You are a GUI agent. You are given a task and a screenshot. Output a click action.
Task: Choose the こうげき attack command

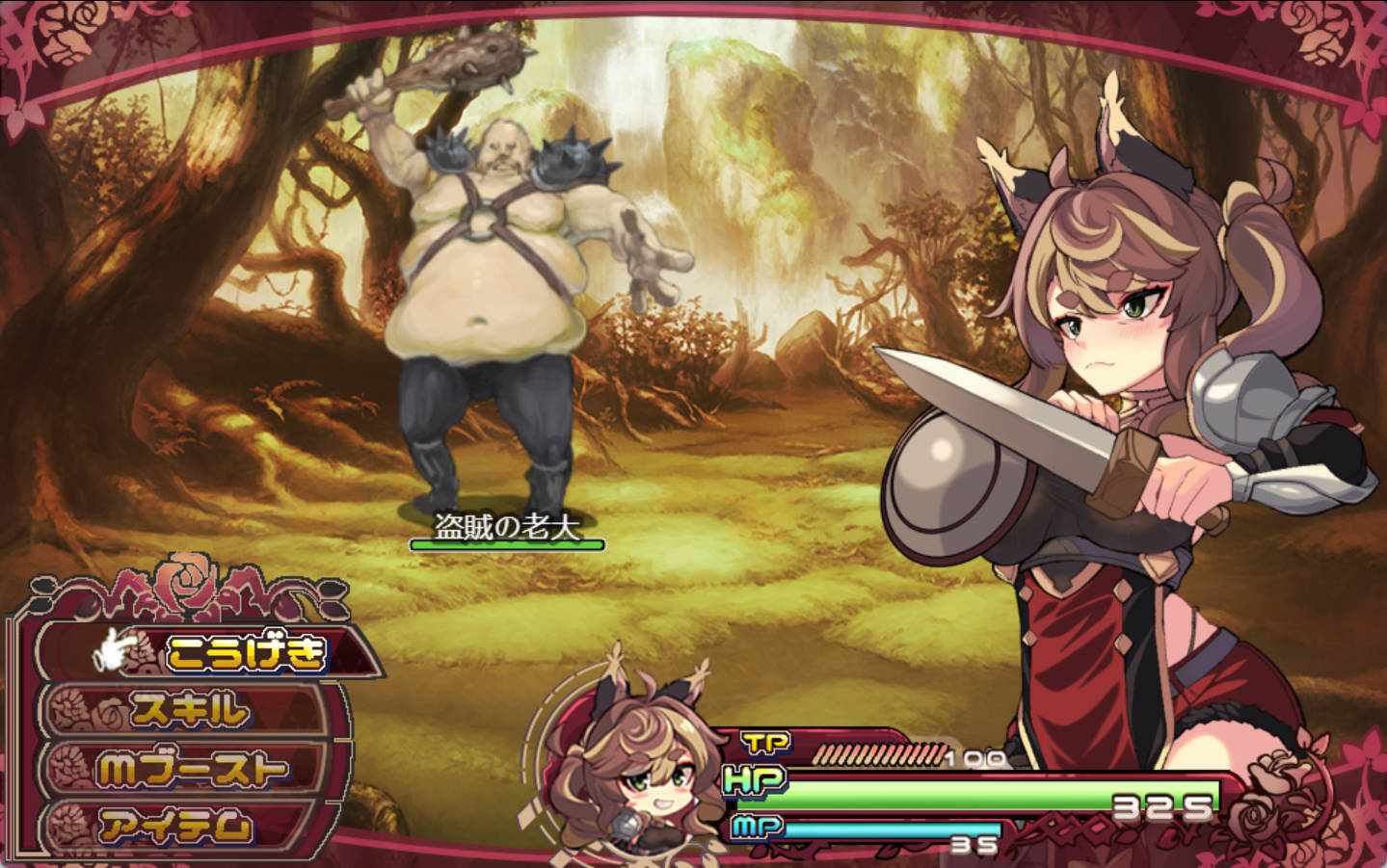244,654
